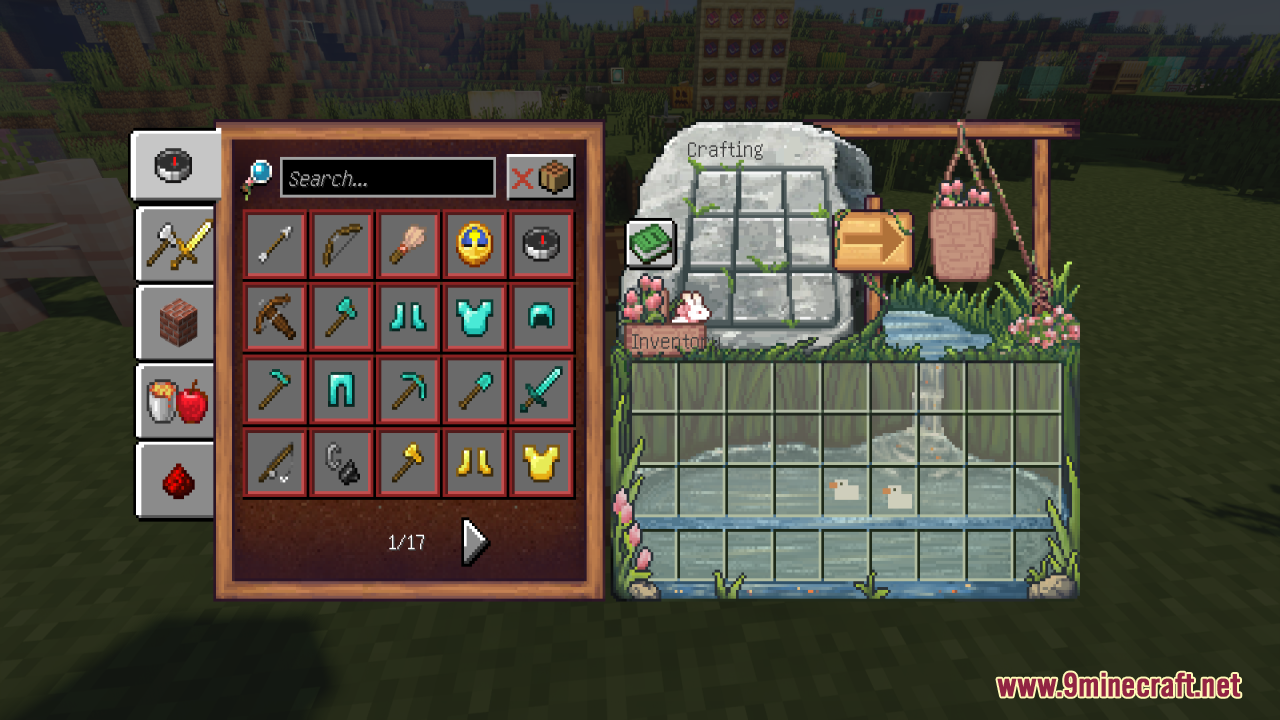Select the crossbow recipe
This screenshot has height=720, width=1280.
click(274, 317)
